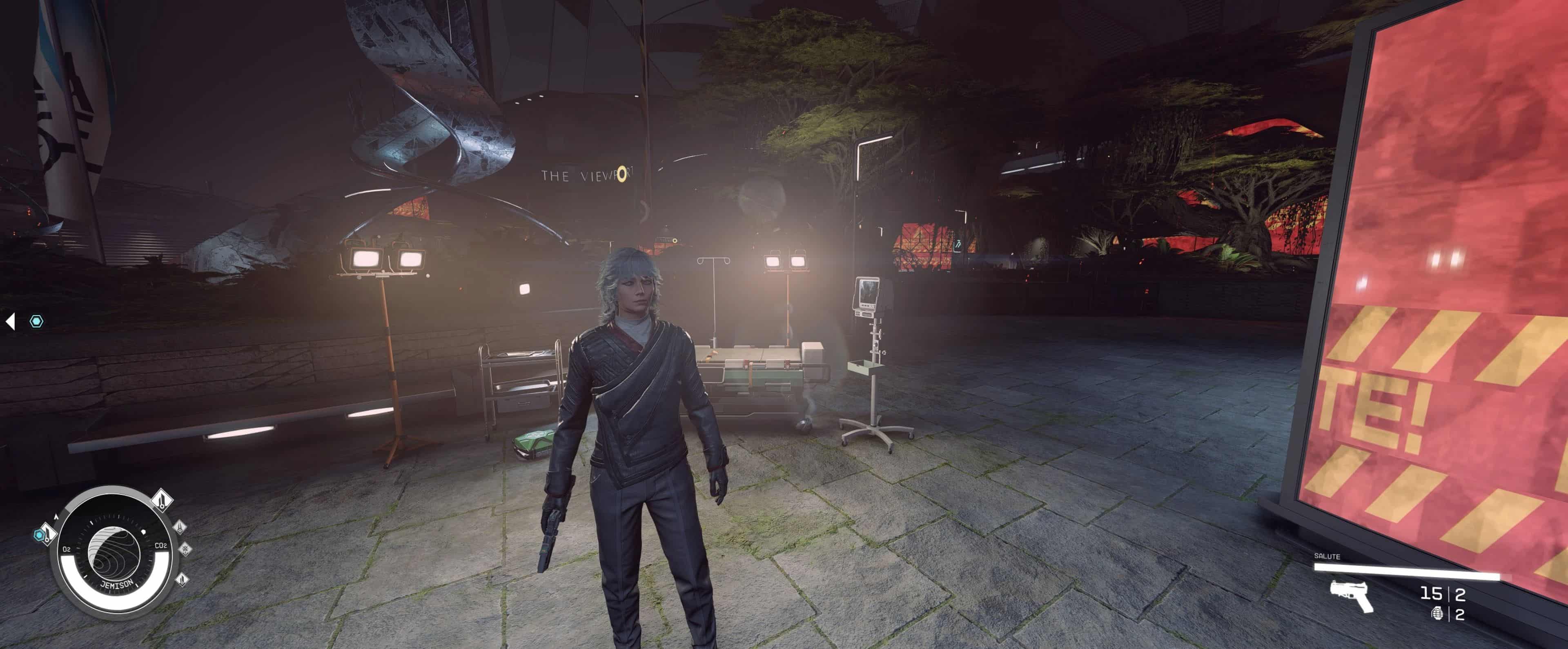Click the Jemison planet watch dial
This screenshot has height=649, width=1568.
pyautogui.click(x=114, y=552)
